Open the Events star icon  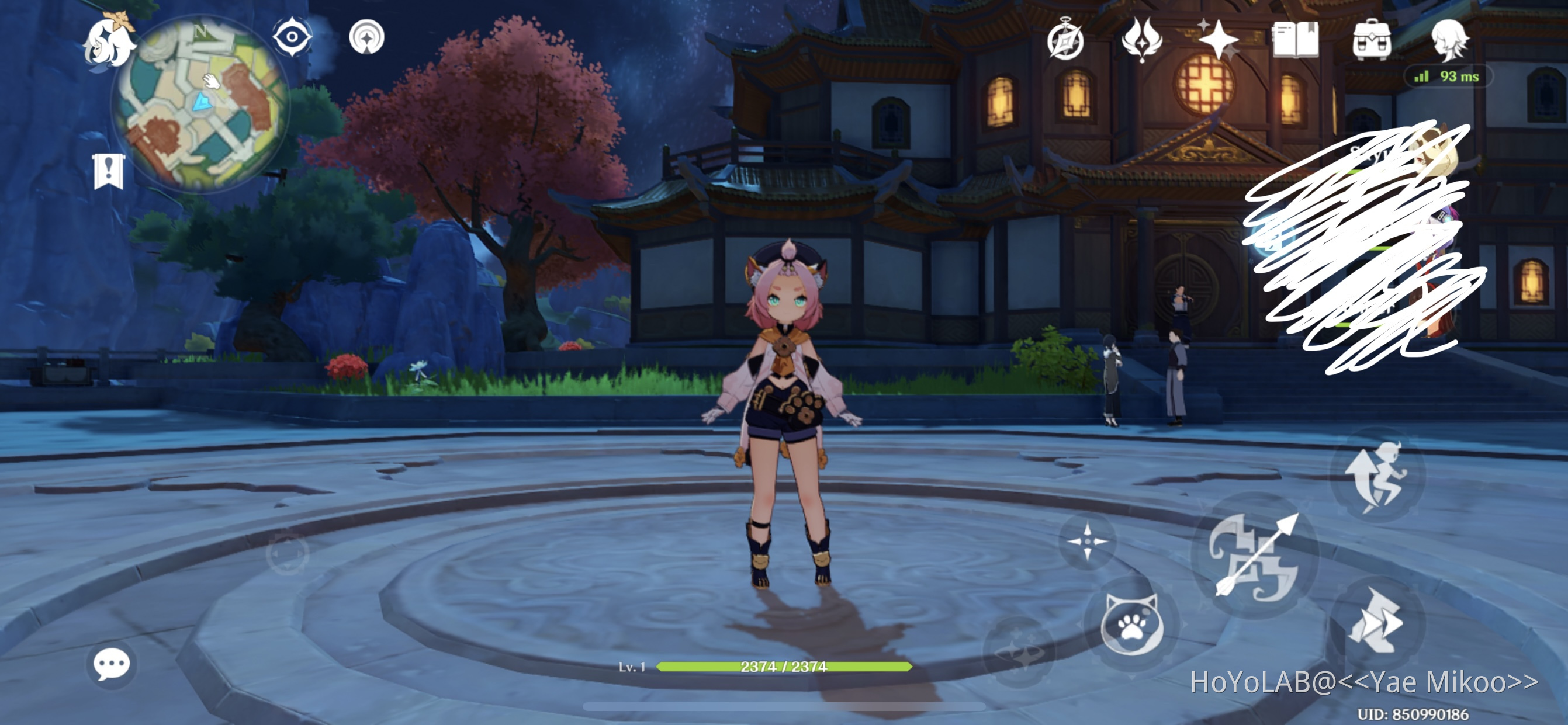coord(1220,41)
